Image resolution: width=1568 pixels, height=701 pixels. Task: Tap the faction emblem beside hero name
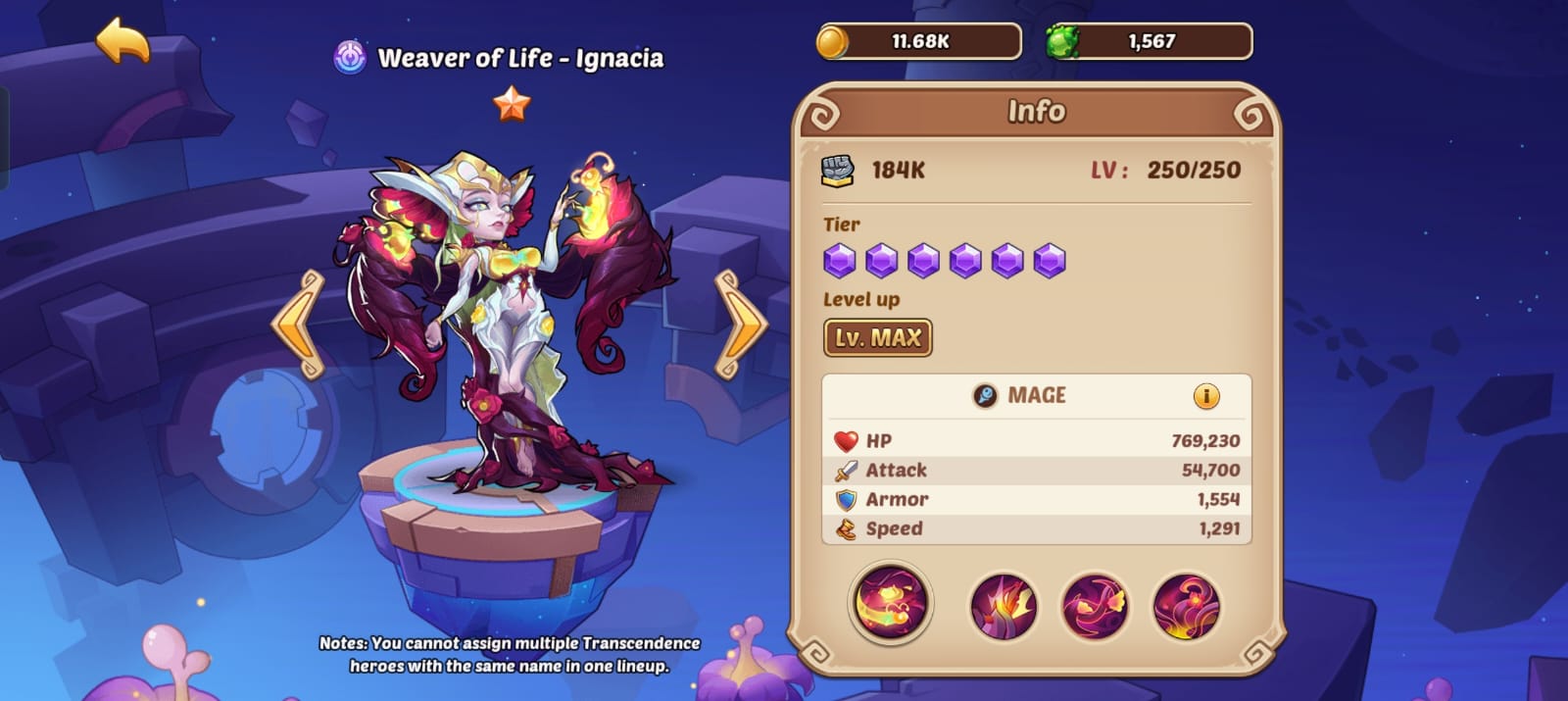pos(350,58)
